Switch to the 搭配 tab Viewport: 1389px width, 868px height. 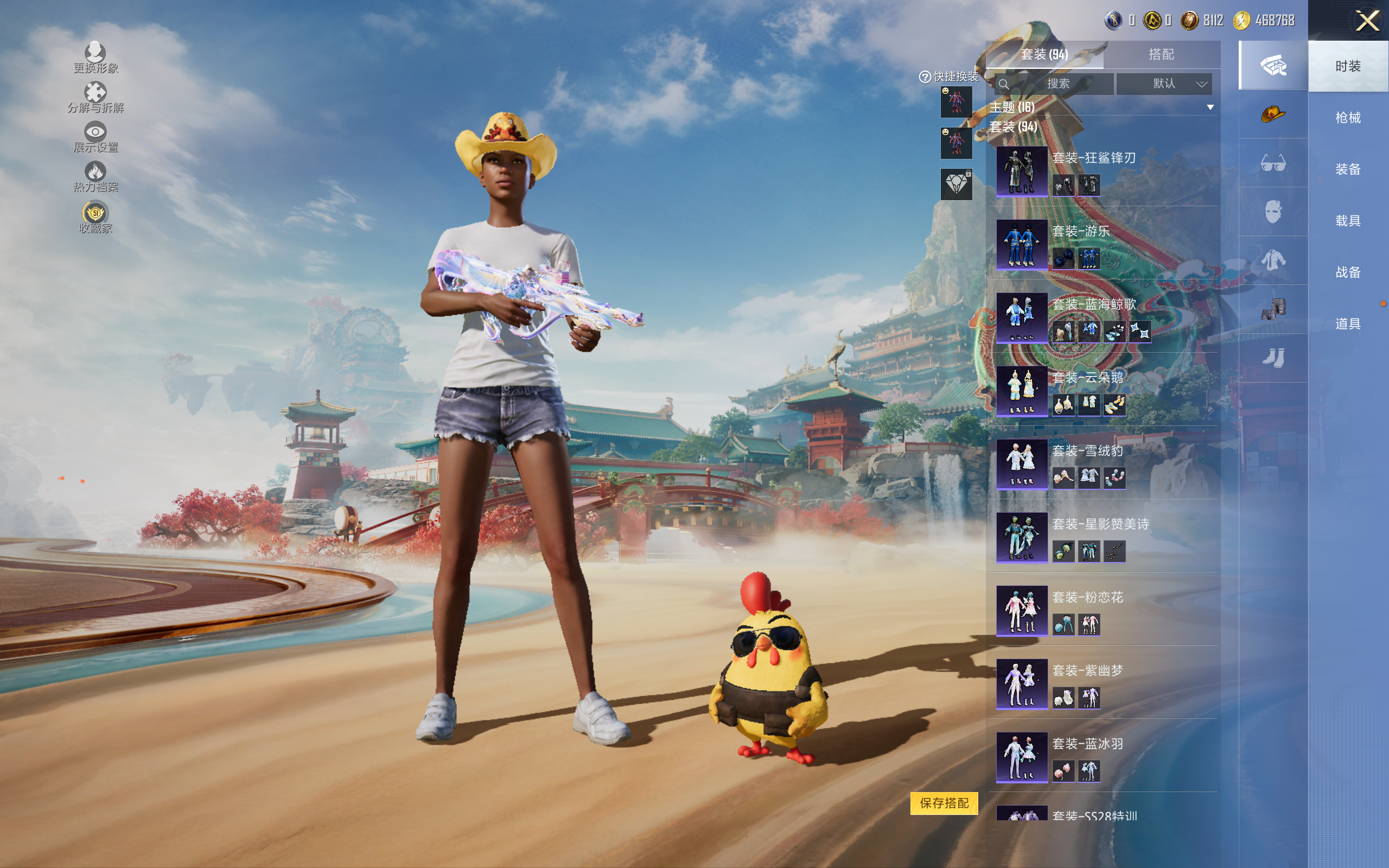coord(1161,55)
